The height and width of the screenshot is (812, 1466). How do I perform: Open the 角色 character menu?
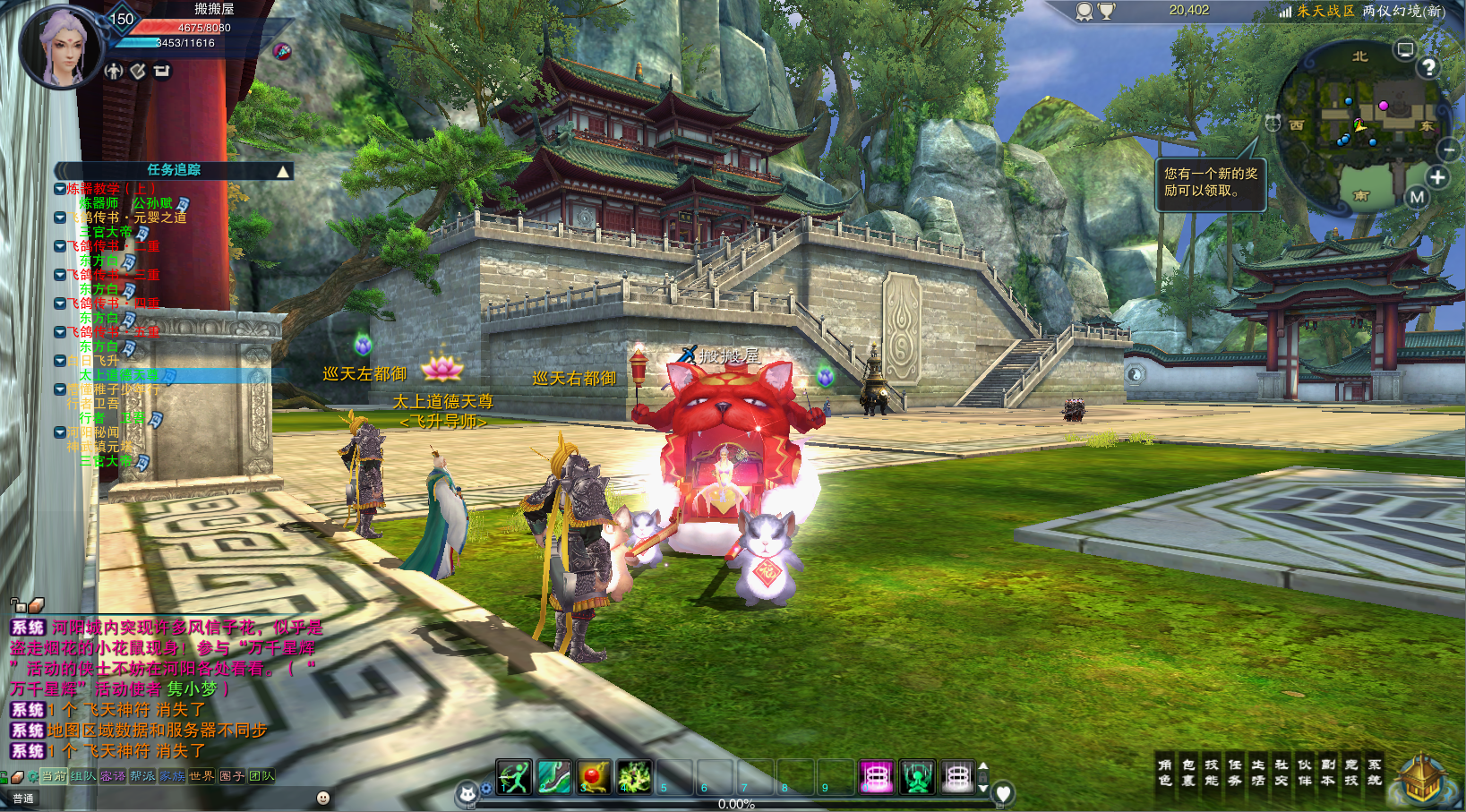coord(1164,773)
